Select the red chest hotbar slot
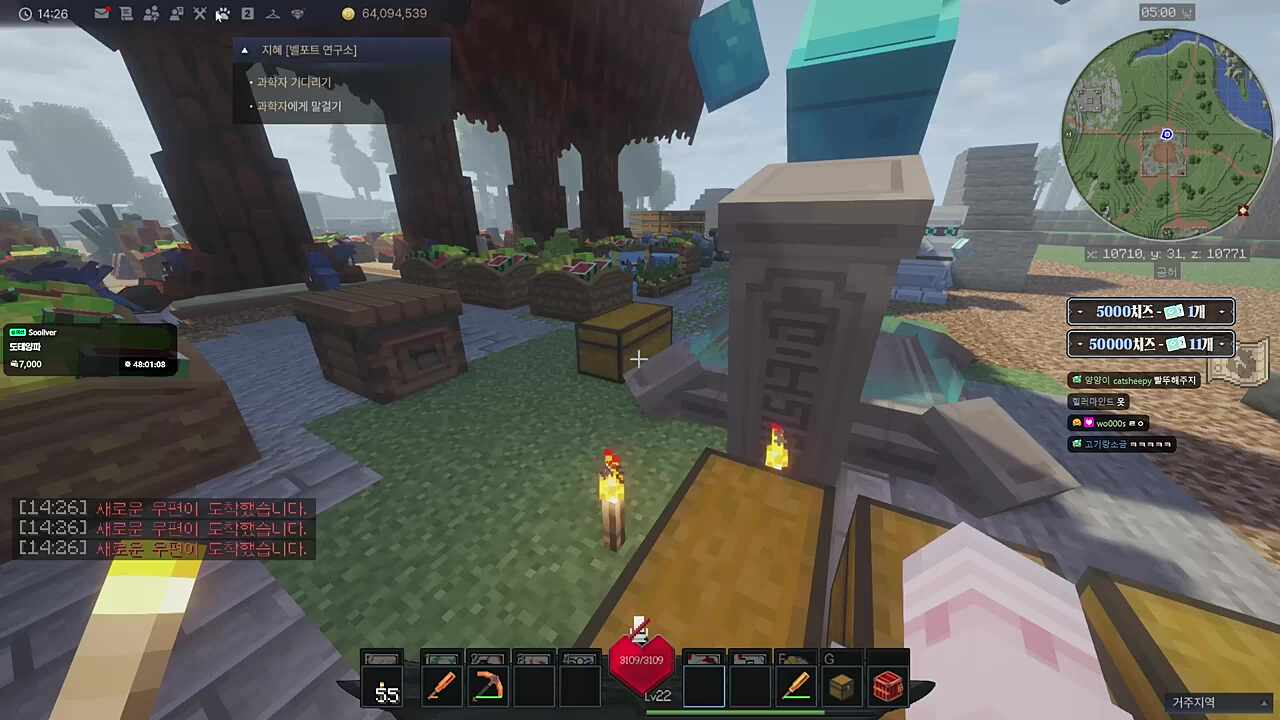Viewport: 1280px width, 720px height. (x=888, y=688)
